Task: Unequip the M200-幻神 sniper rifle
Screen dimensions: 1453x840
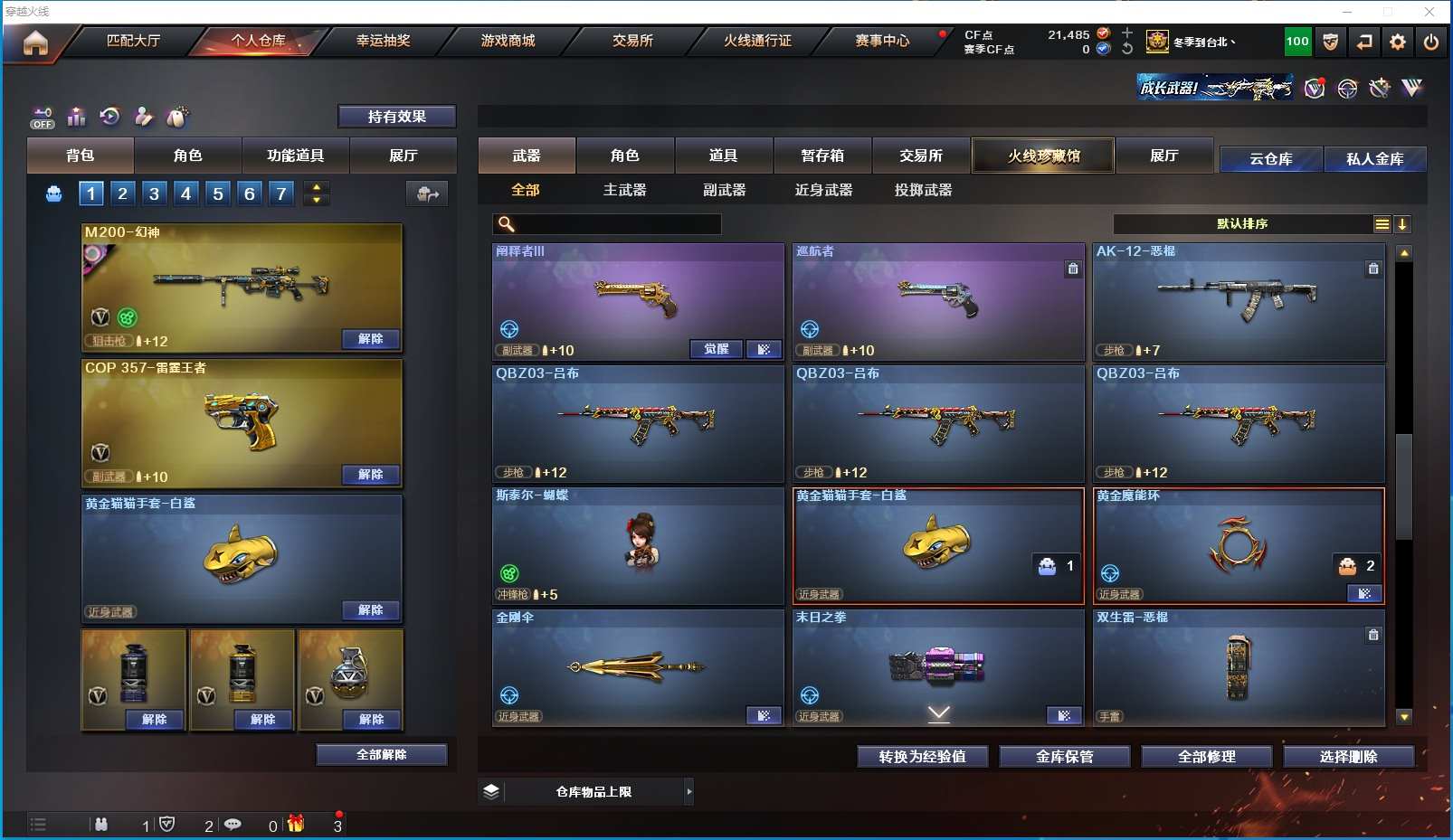Action: point(370,339)
